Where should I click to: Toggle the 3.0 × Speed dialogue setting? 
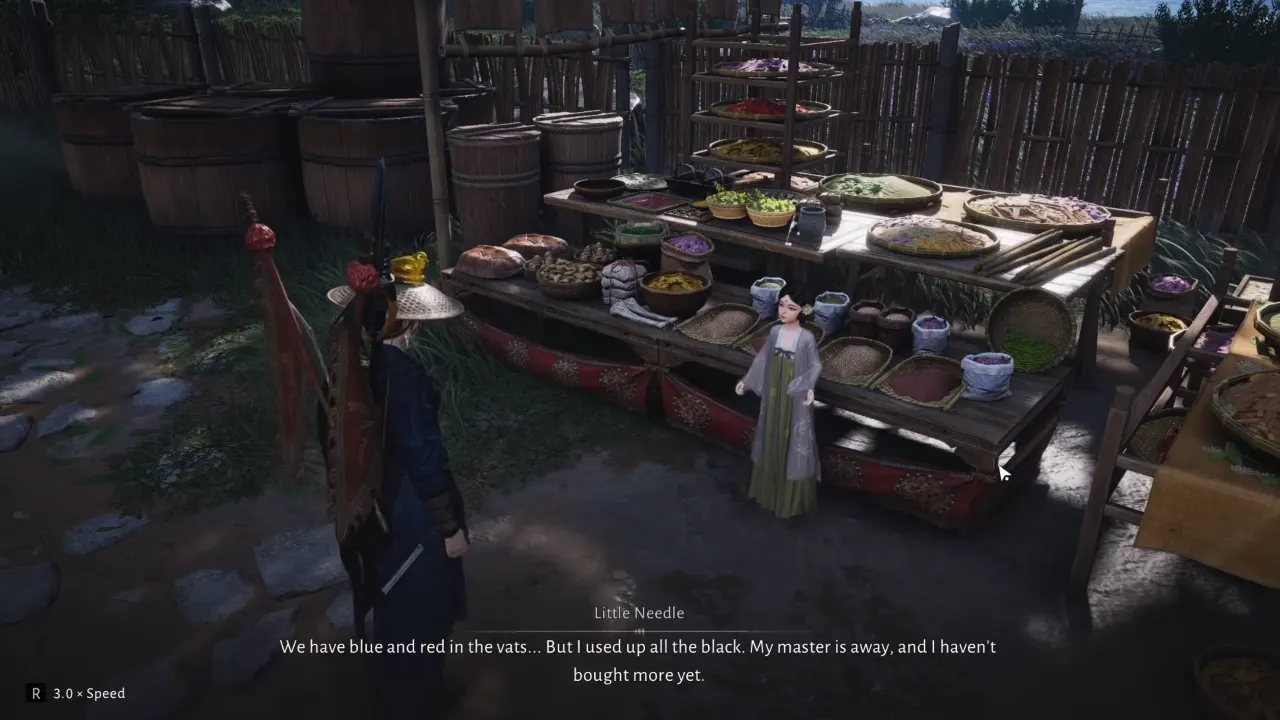(x=76, y=693)
